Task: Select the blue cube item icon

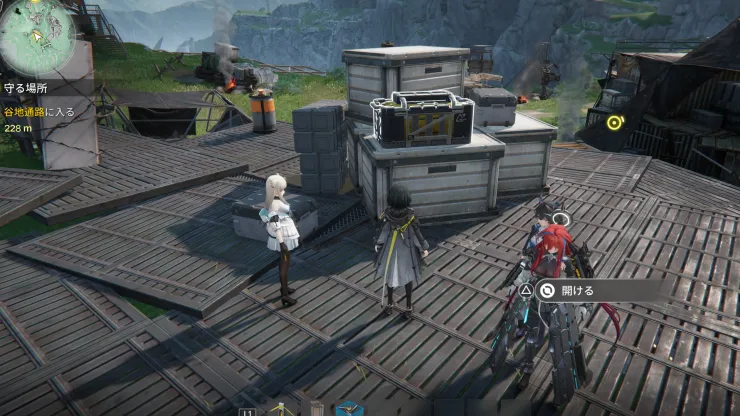Action: pos(348,409)
